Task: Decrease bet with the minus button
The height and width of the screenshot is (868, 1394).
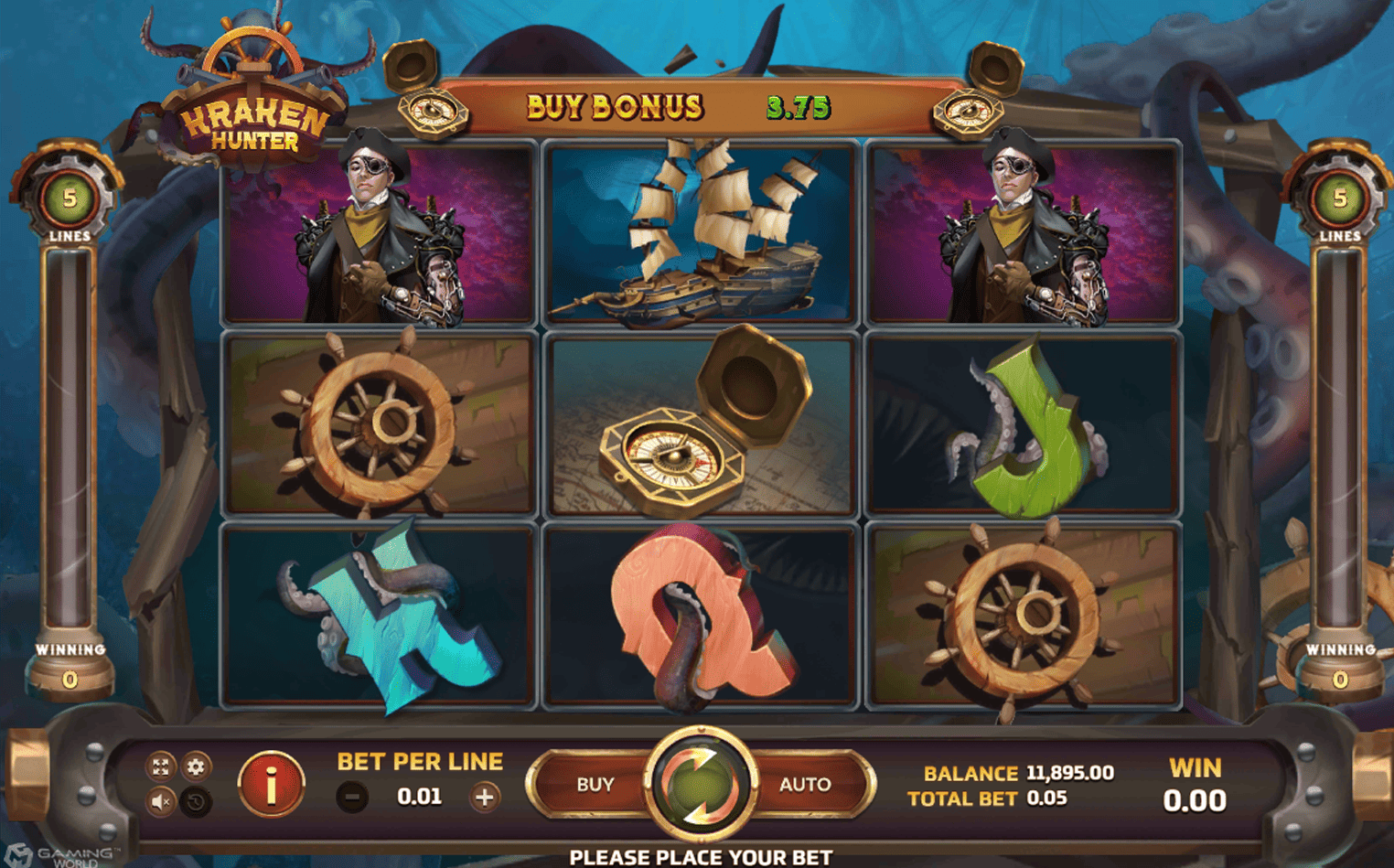Action: [351, 795]
